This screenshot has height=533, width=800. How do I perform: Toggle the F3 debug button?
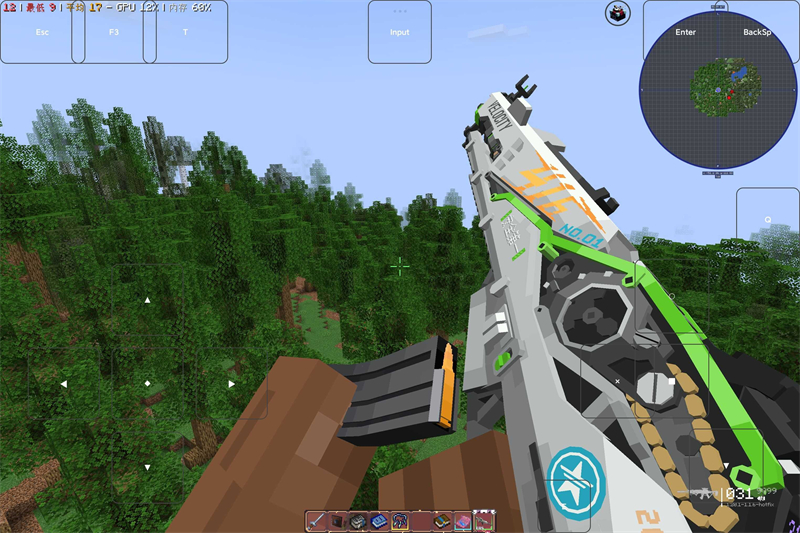coord(113,32)
